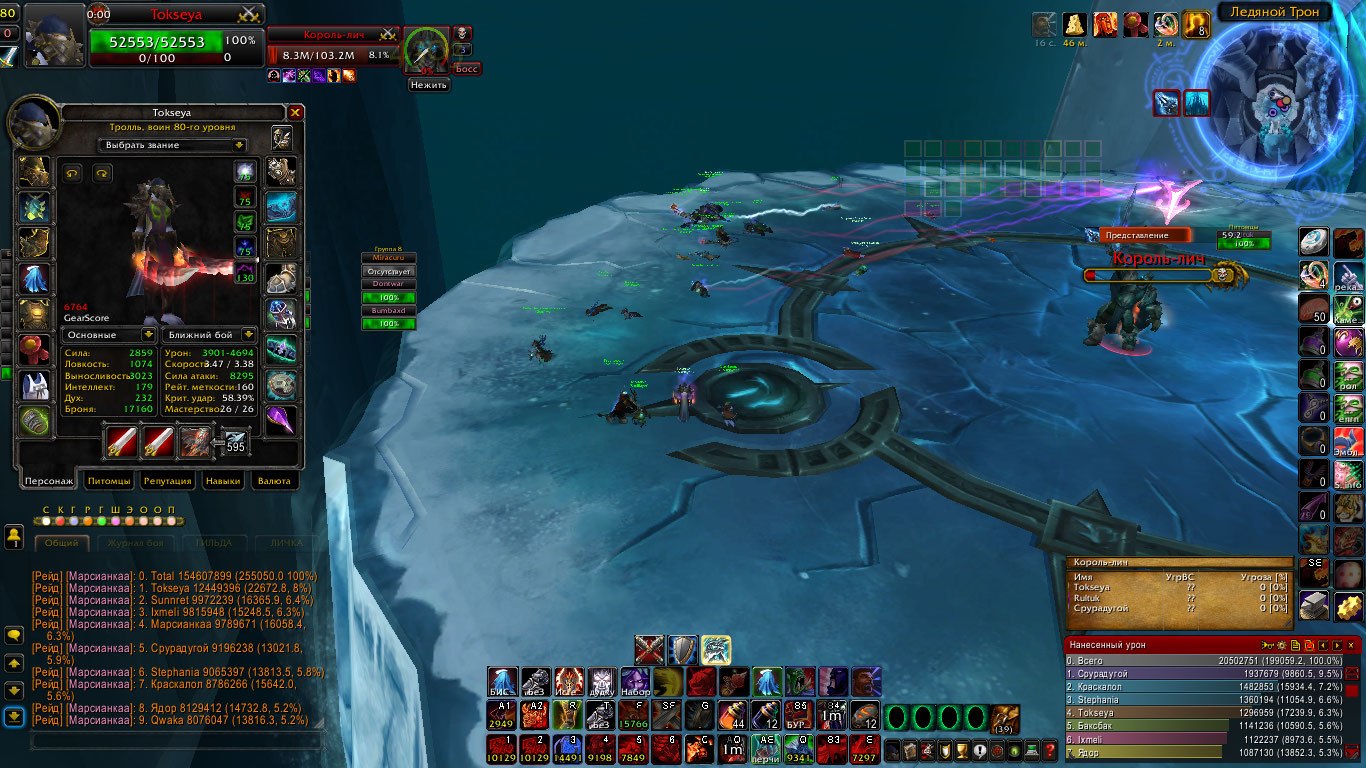This screenshot has height=768, width=1366.
Task: Activate the crossed swords Battle Stance button
Action: pyautogui.click(x=650, y=650)
